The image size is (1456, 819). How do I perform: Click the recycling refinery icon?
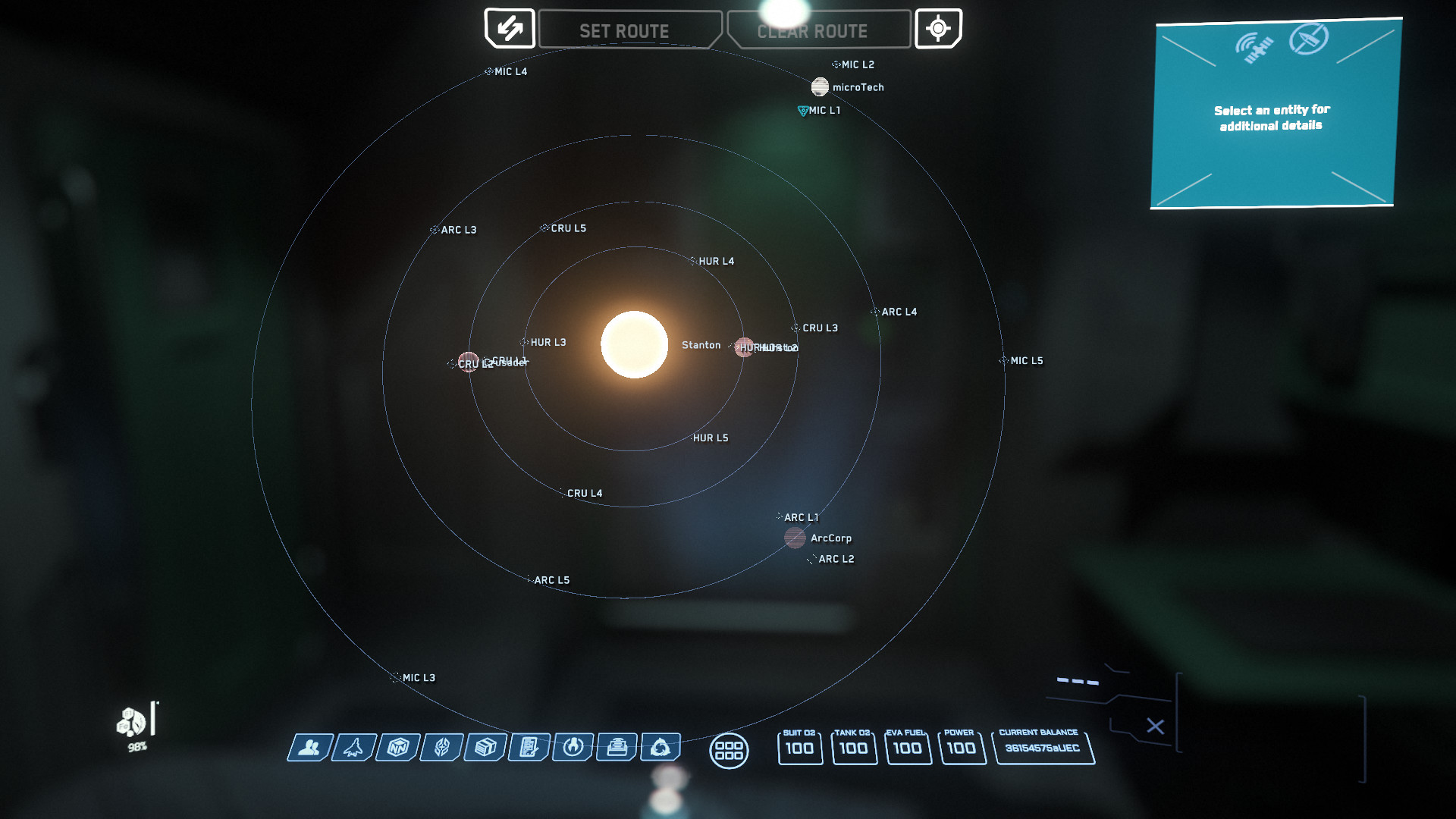tap(660, 748)
